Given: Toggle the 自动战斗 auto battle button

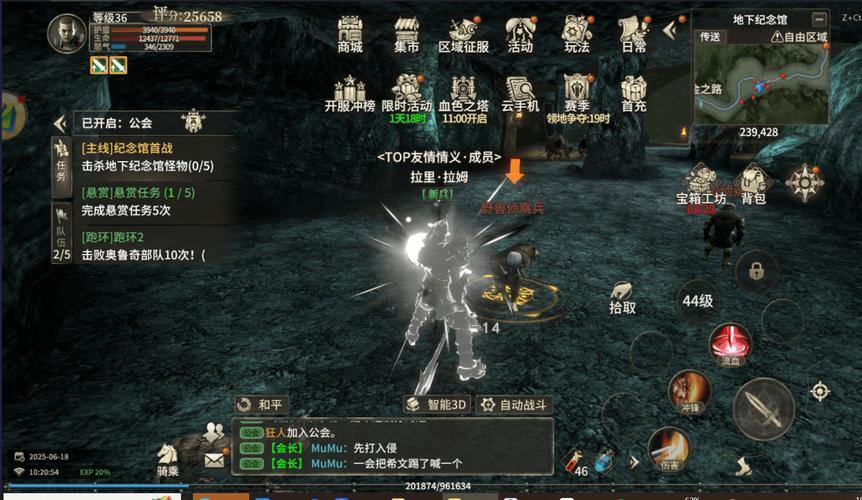Looking at the screenshot, I should [515, 405].
